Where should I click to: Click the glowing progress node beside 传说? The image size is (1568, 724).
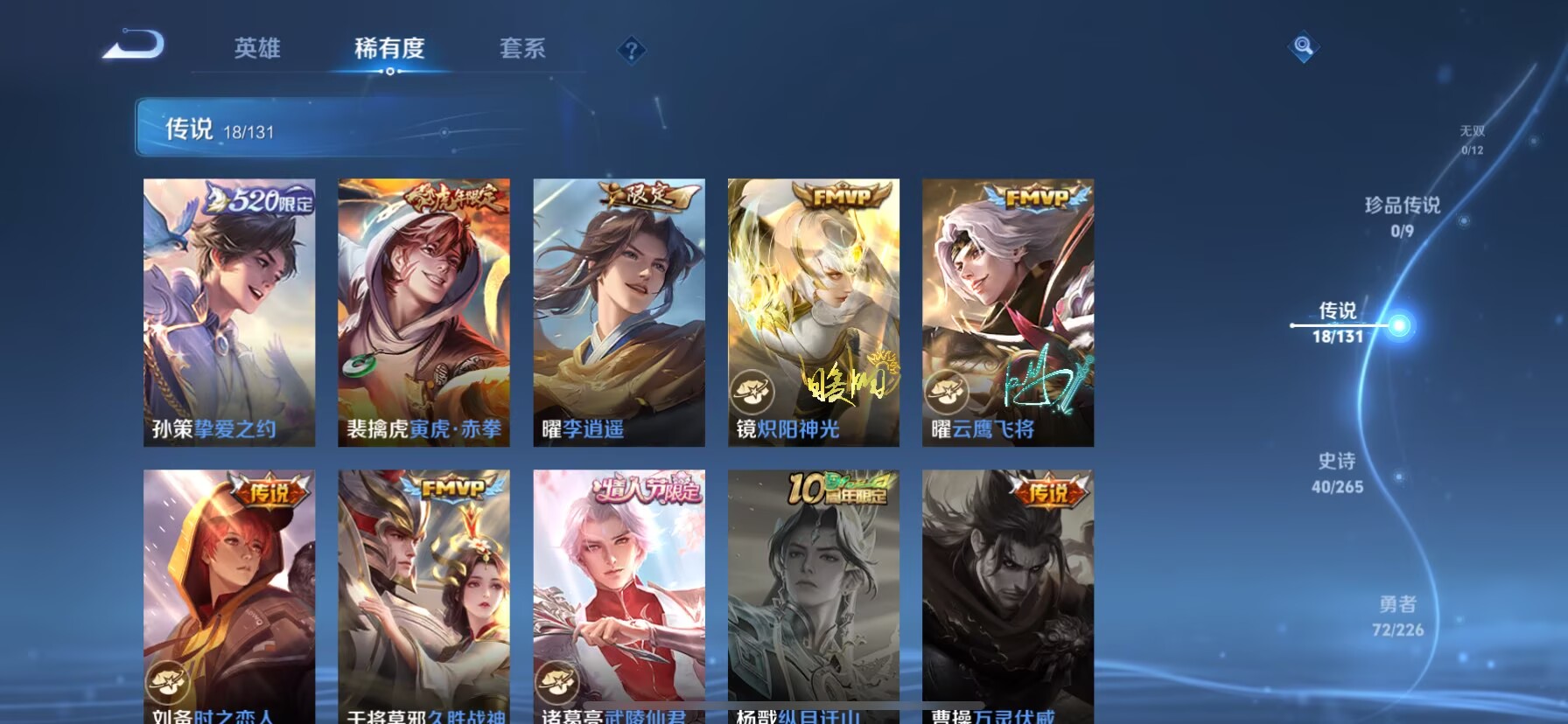pos(1399,326)
